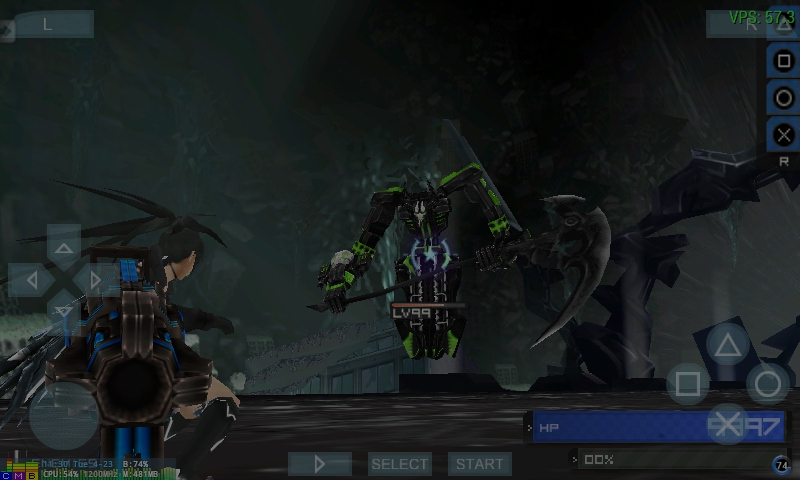Screen dimensions: 800x480
Task: Tap the large circle action button
Action: click(768, 384)
